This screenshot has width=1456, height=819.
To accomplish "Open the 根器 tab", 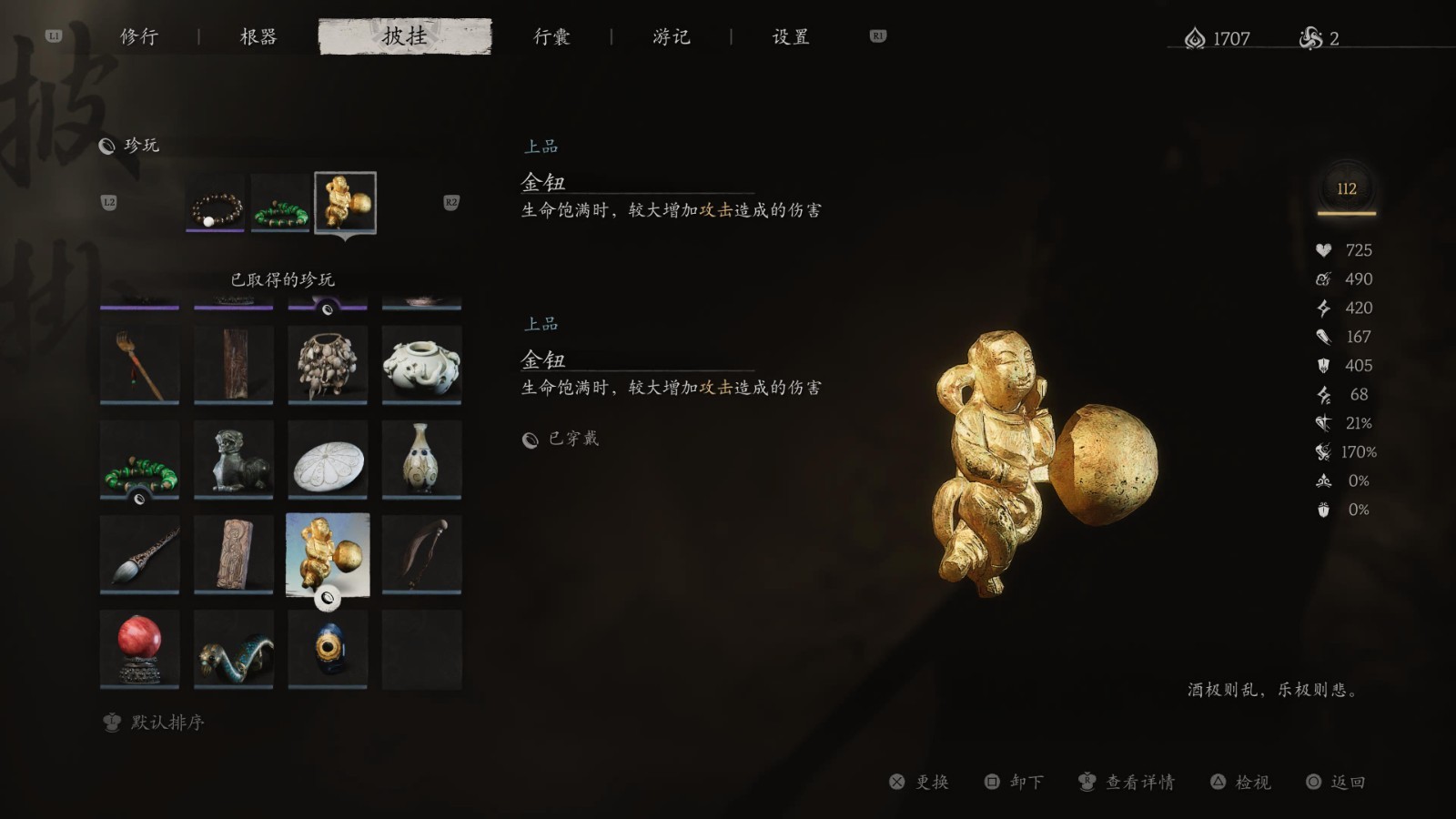I will tap(258, 36).
